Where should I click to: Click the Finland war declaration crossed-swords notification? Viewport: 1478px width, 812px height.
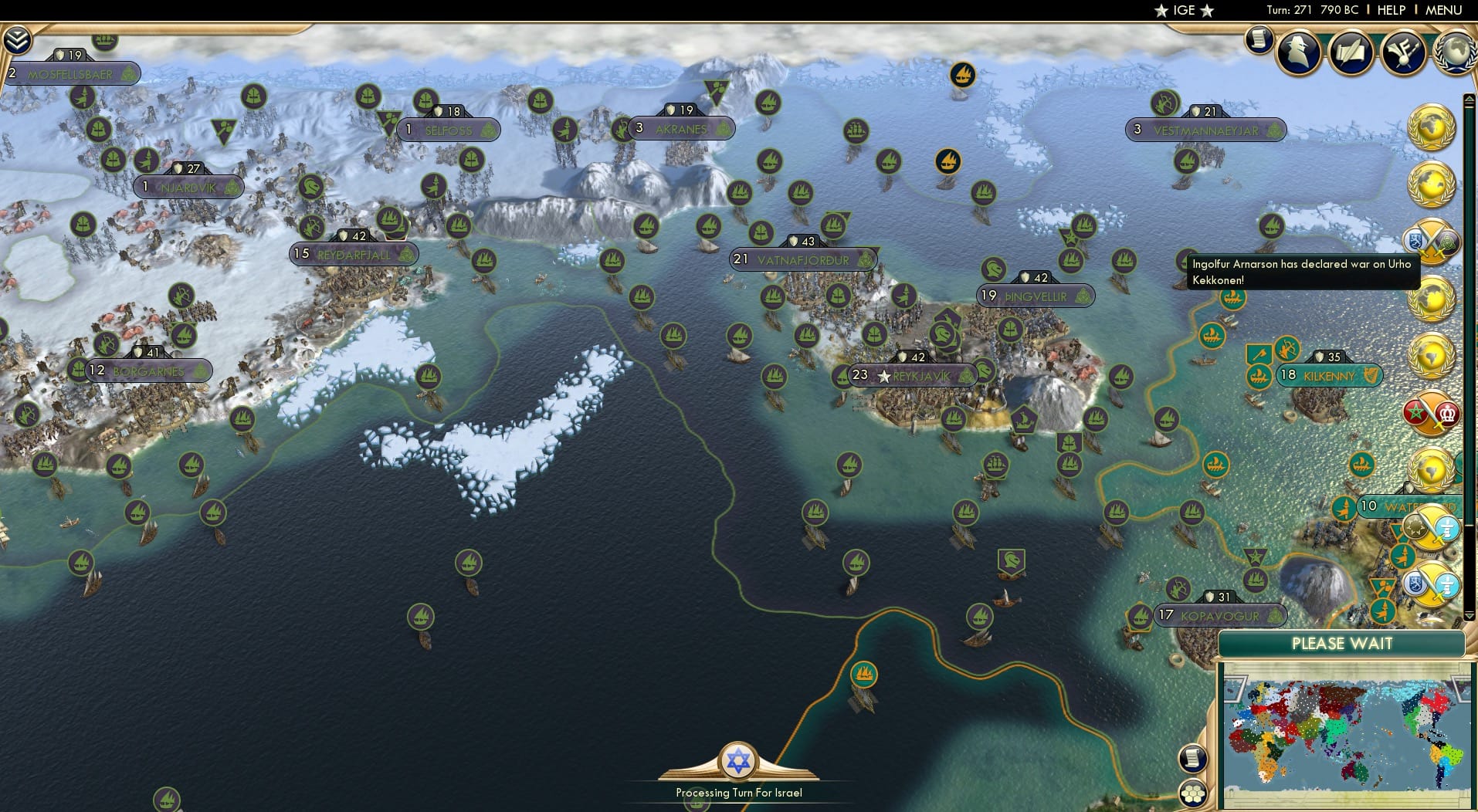coord(1432,242)
